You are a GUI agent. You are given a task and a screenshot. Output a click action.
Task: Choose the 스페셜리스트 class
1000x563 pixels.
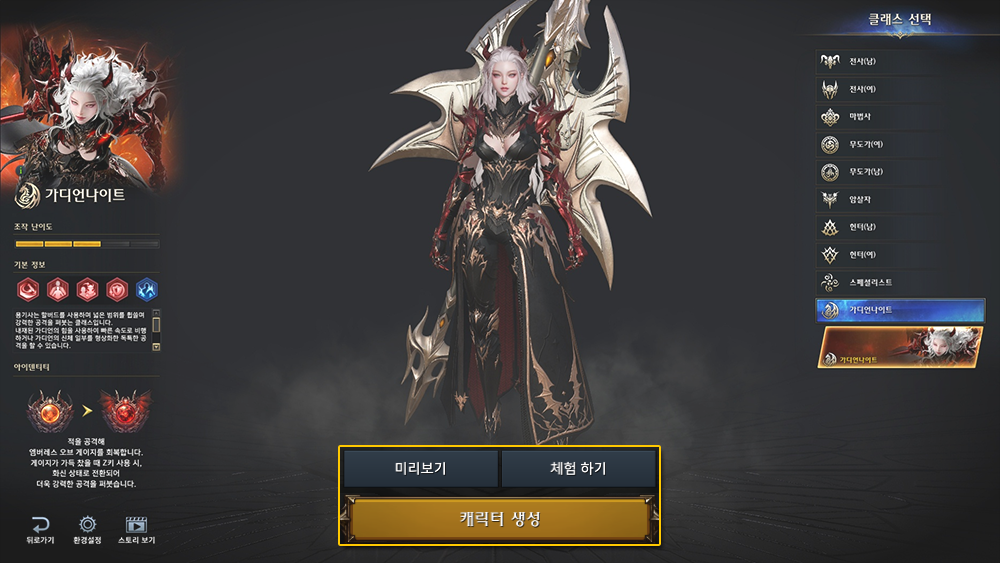click(898, 283)
